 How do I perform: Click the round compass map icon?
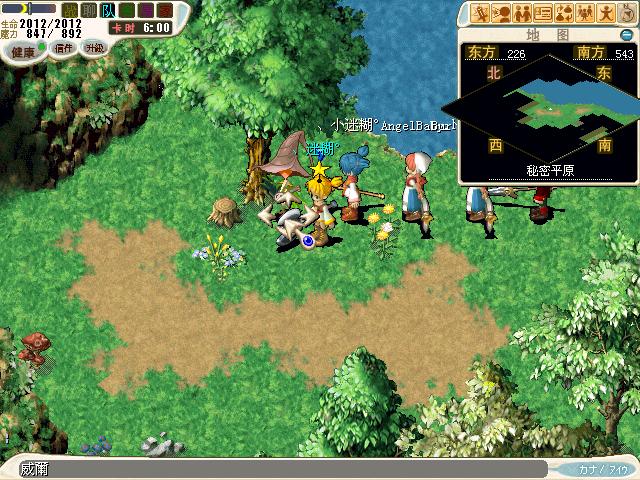[626, 13]
